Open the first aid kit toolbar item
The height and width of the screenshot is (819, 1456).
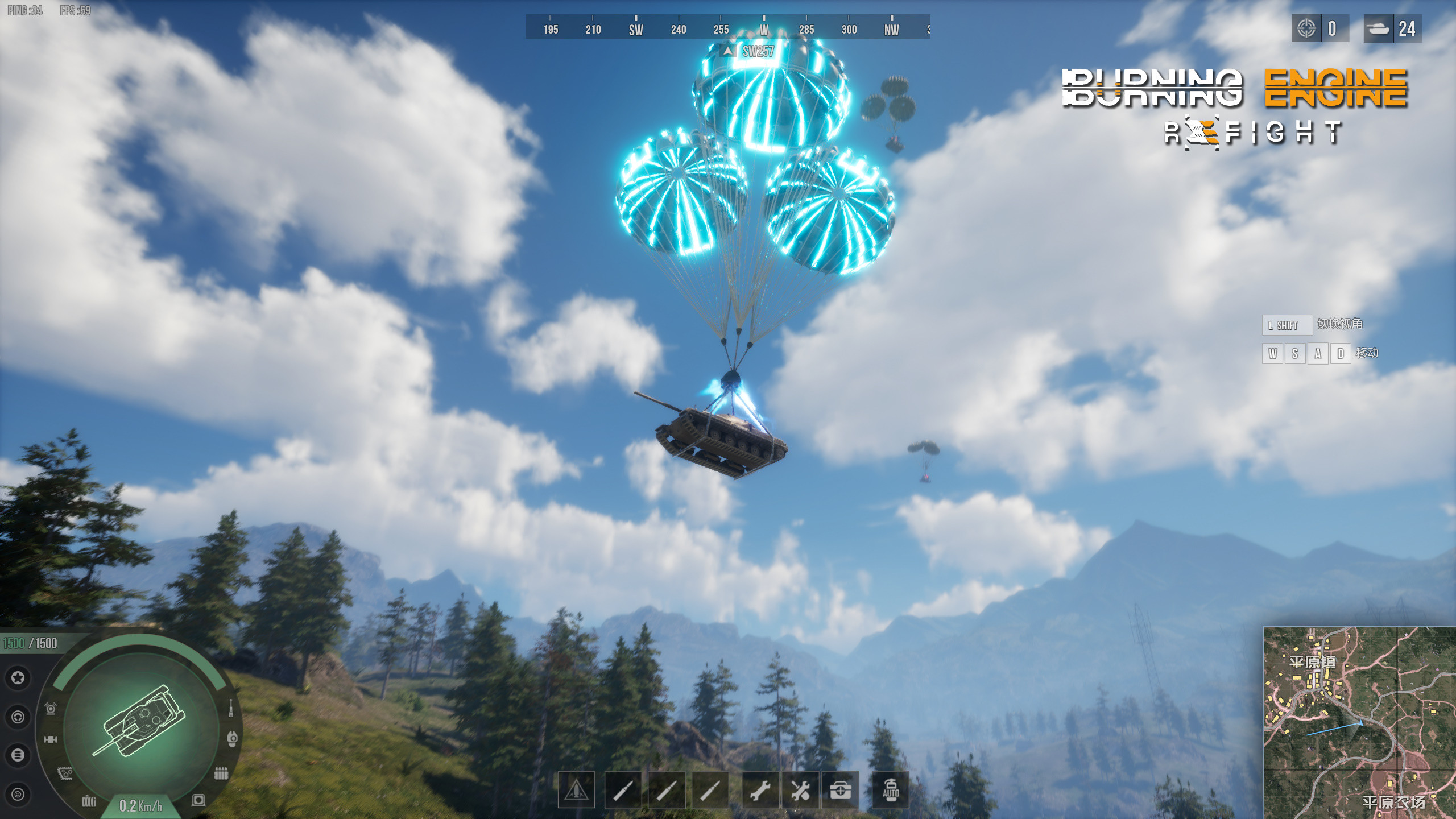[x=841, y=789]
